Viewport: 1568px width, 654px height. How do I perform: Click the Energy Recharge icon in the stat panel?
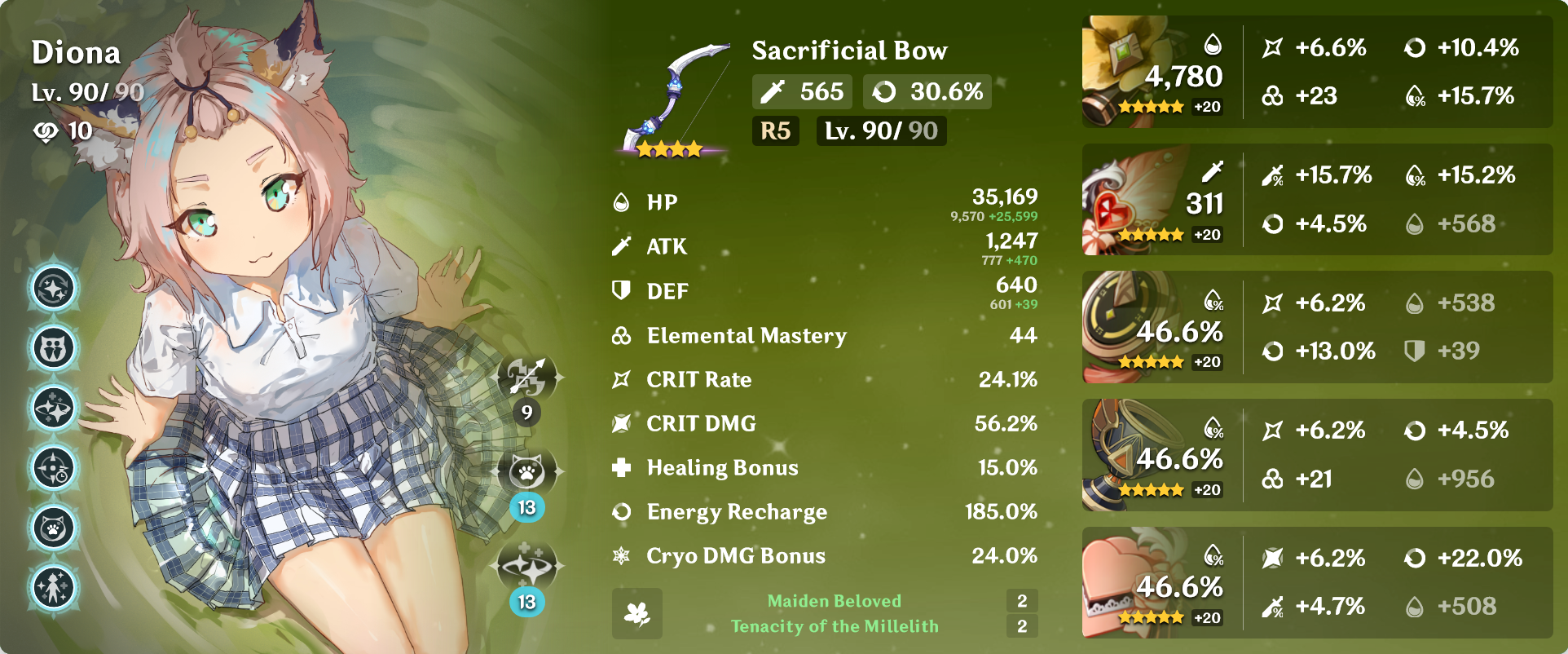tap(621, 512)
